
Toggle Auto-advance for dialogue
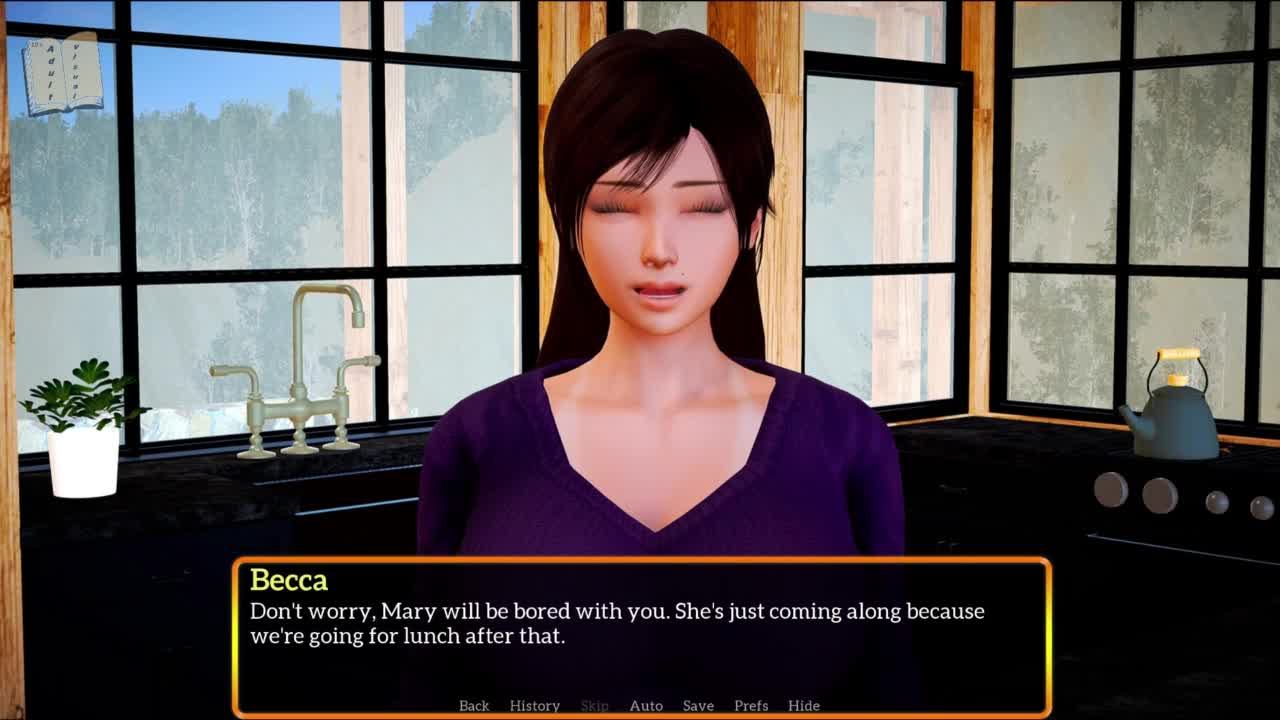[x=646, y=705]
